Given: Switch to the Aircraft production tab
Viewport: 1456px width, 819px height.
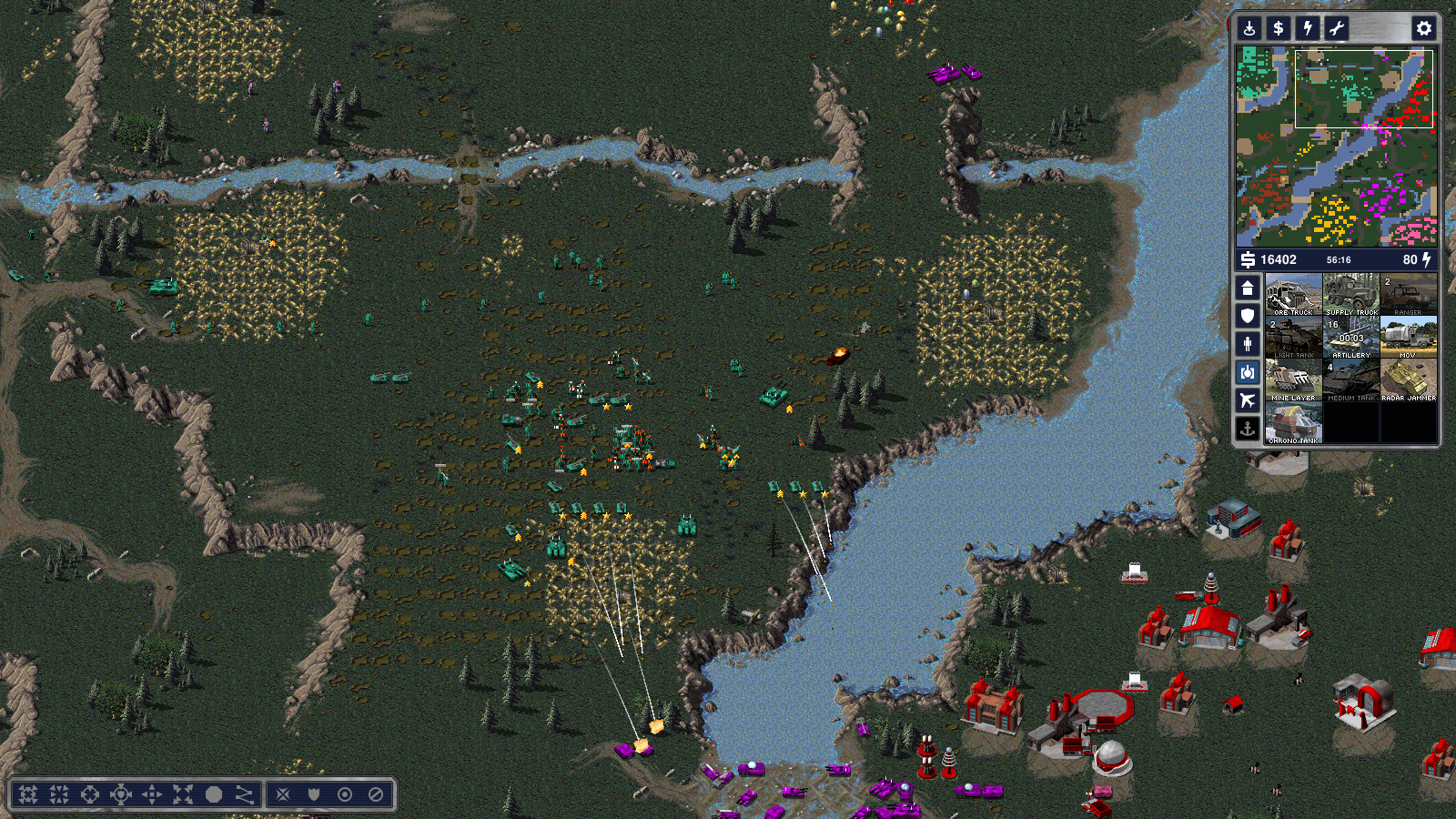Looking at the screenshot, I should (1248, 399).
